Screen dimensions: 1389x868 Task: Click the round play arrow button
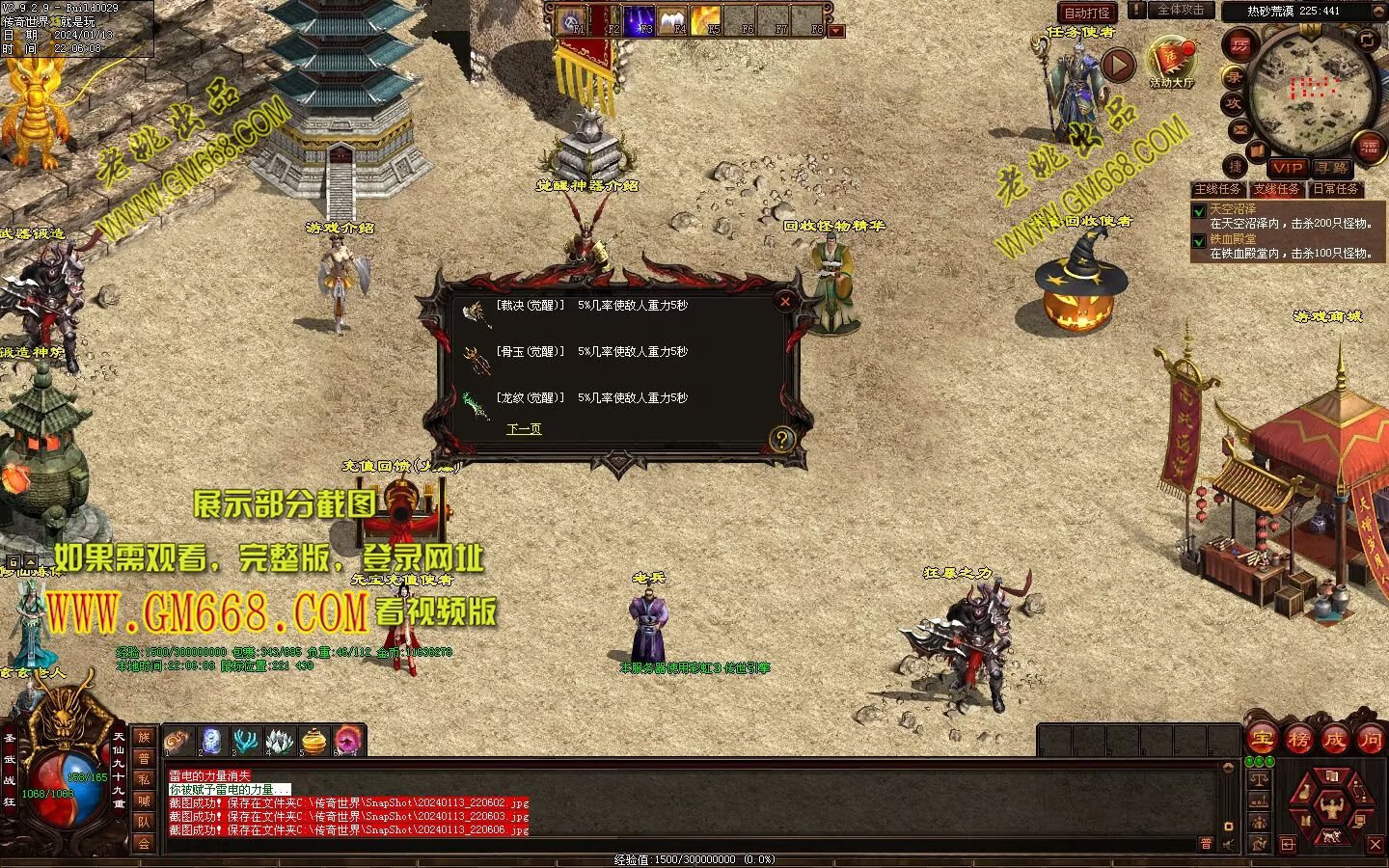[x=1118, y=65]
